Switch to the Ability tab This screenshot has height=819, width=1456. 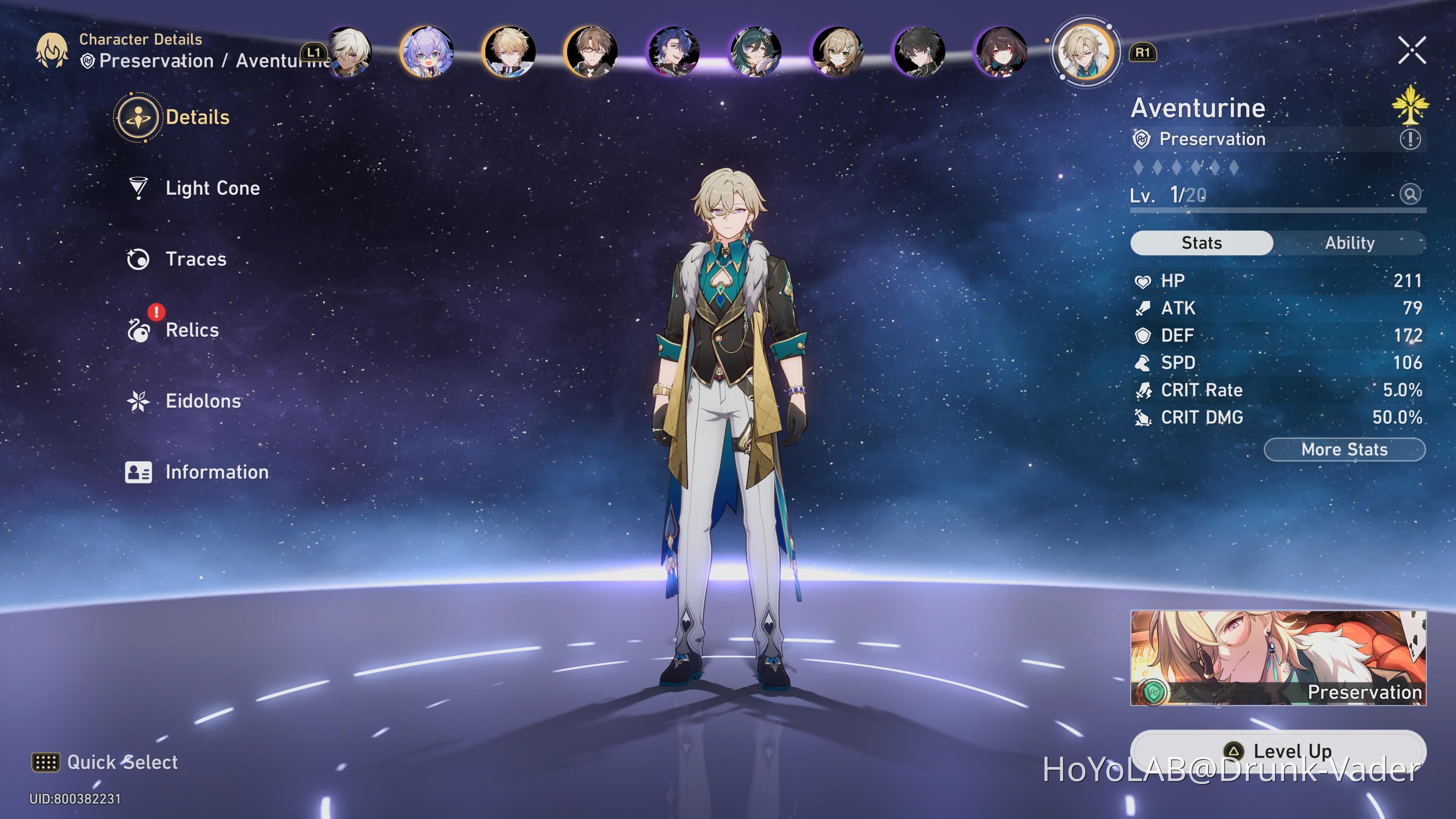click(1350, 243)
